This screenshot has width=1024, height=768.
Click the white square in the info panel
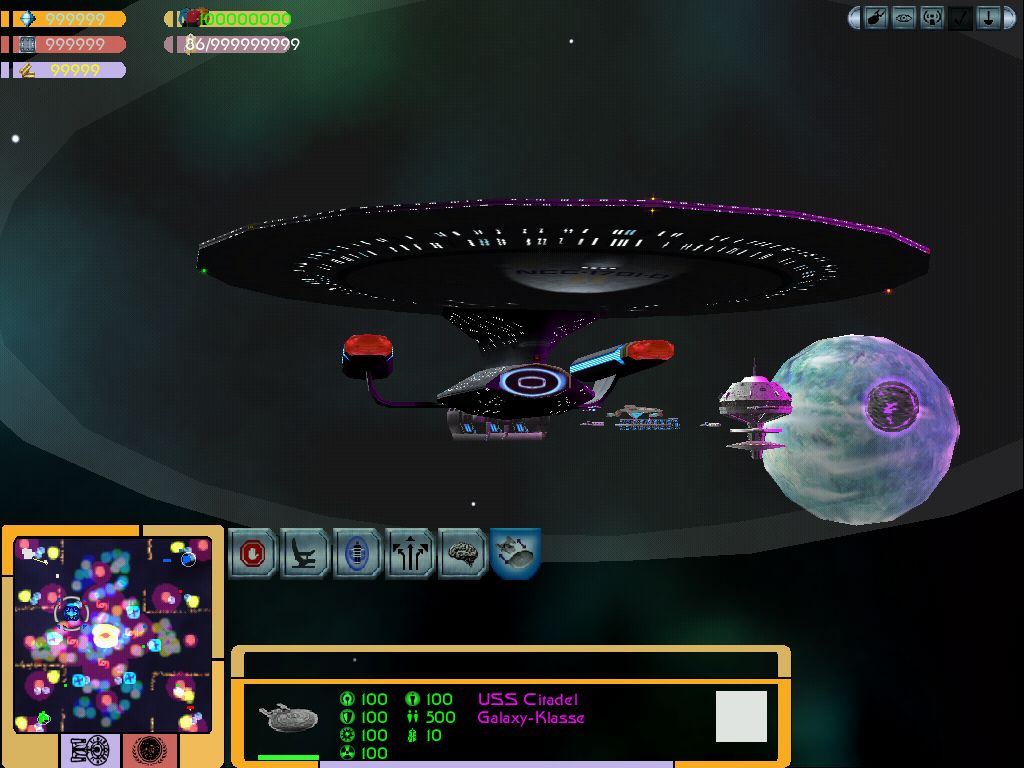point(741,716)
